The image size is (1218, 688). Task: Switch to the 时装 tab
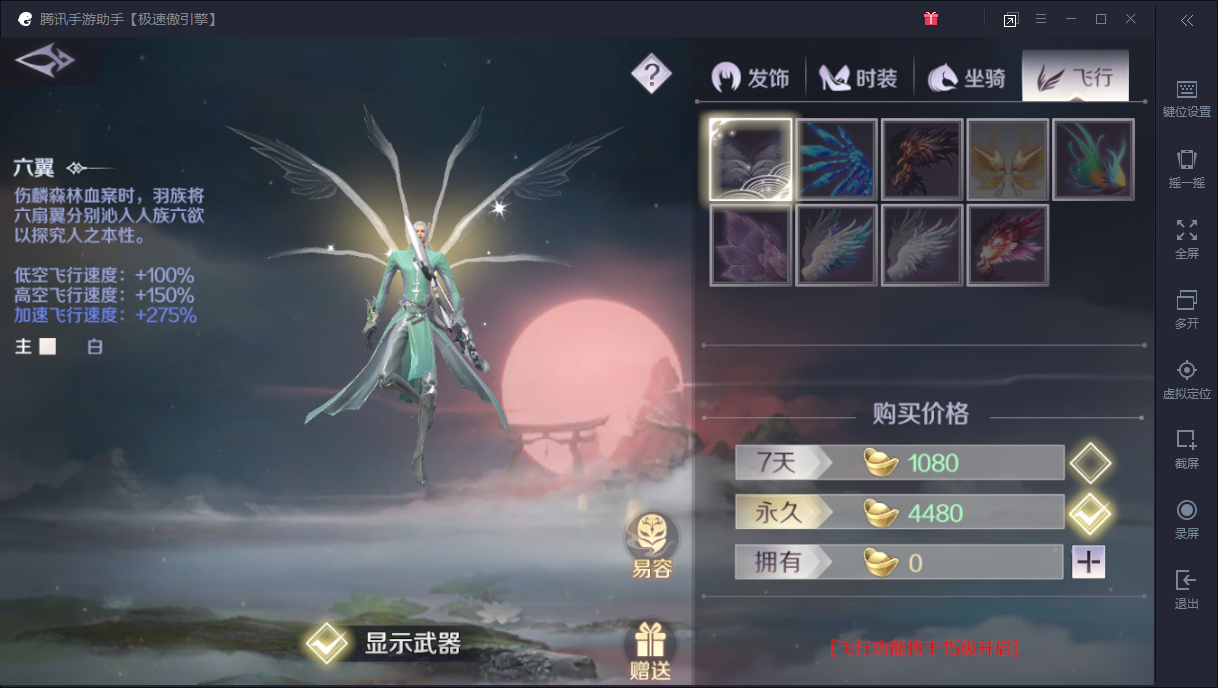coord(859,78)
